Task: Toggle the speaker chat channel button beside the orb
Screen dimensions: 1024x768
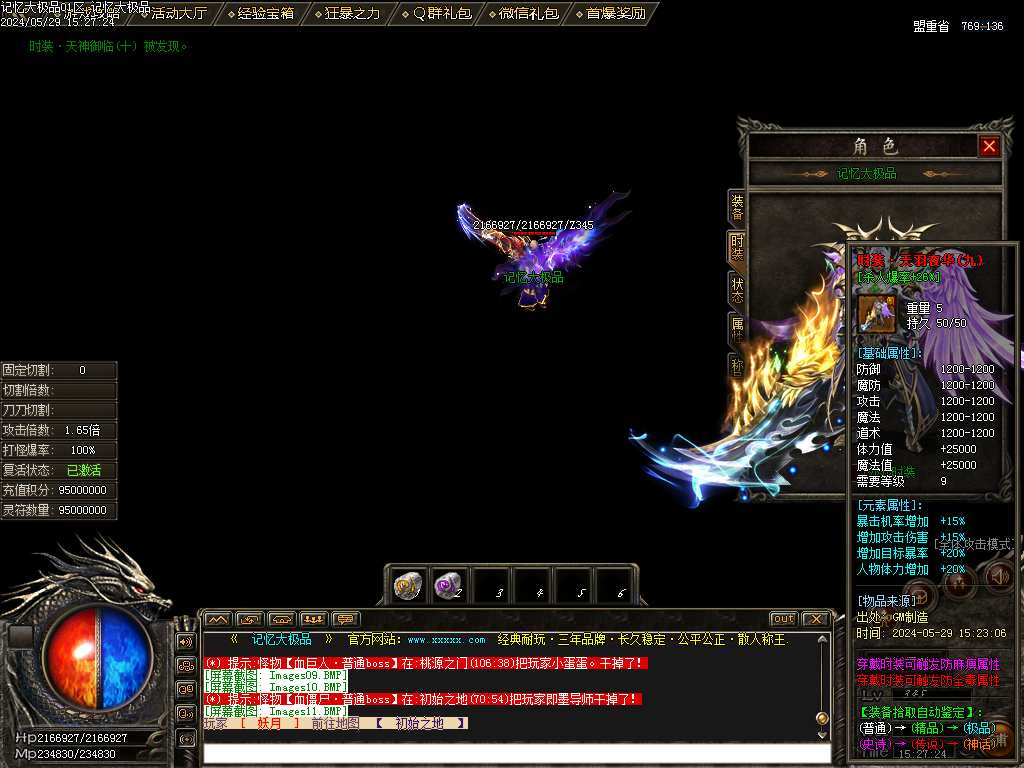Action: pyautogui.click(x=186, y=642)
